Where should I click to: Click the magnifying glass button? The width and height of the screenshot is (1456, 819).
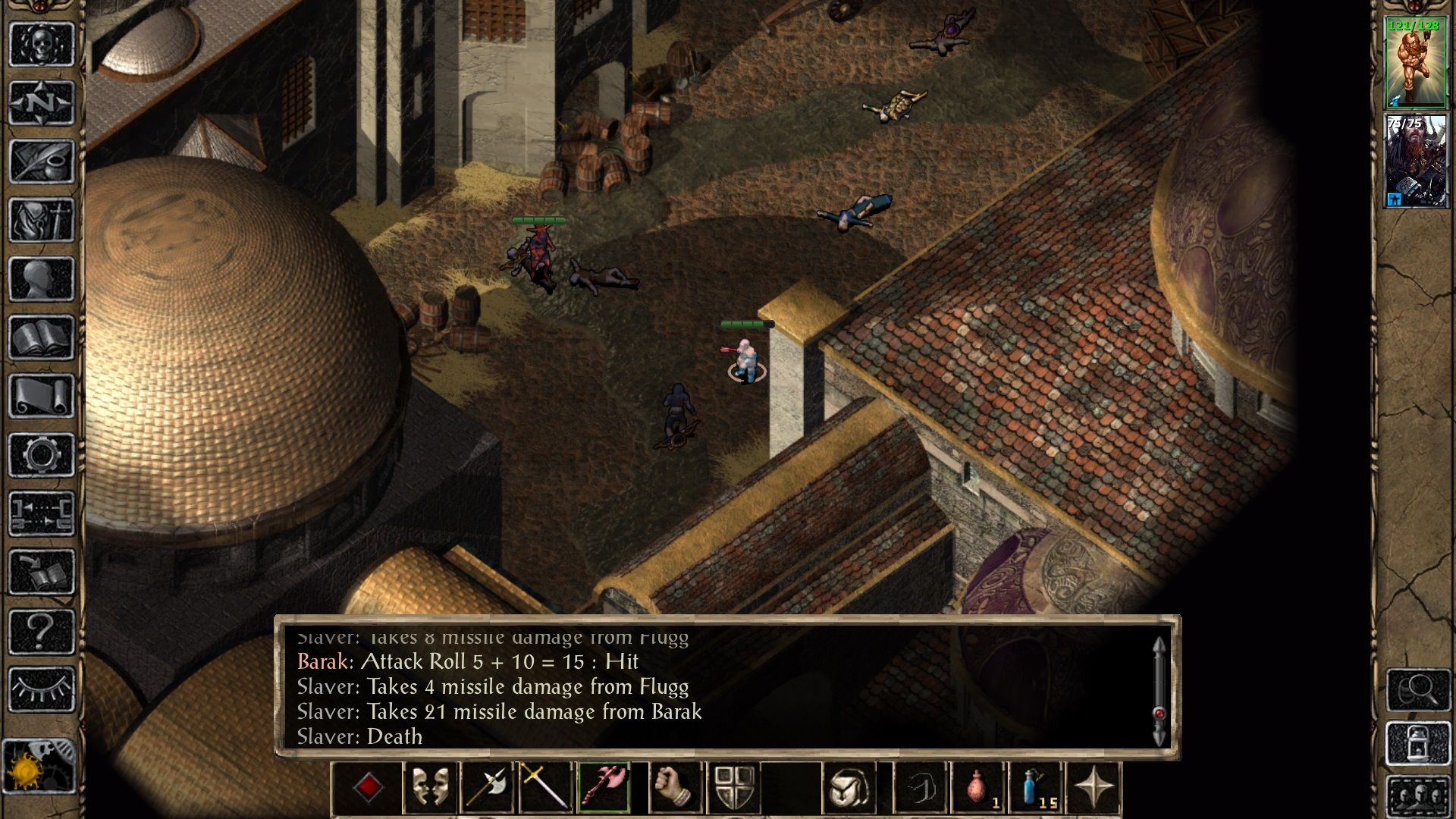pos(1418,689)
